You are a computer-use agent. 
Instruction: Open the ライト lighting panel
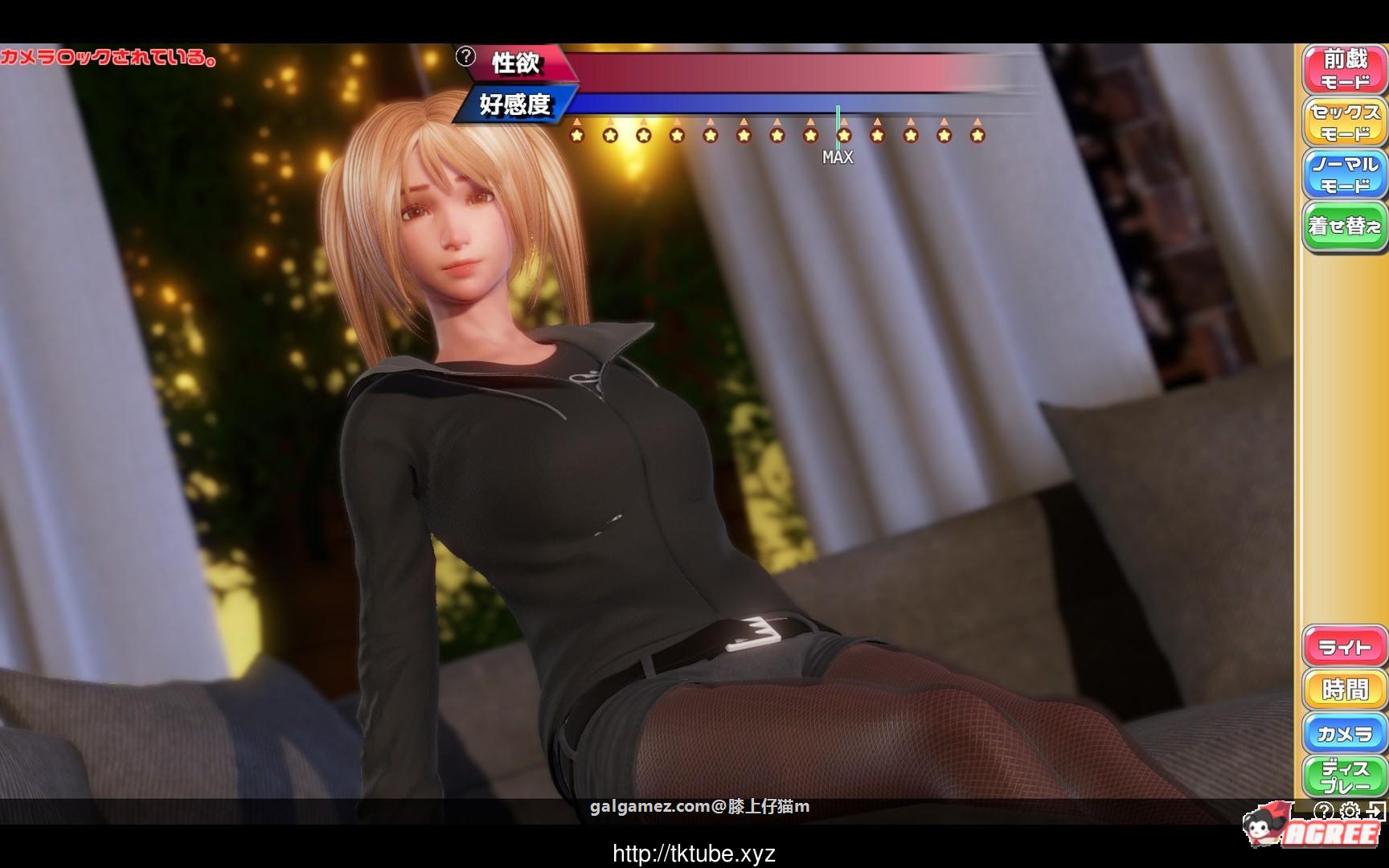(x=1346, y=645)
